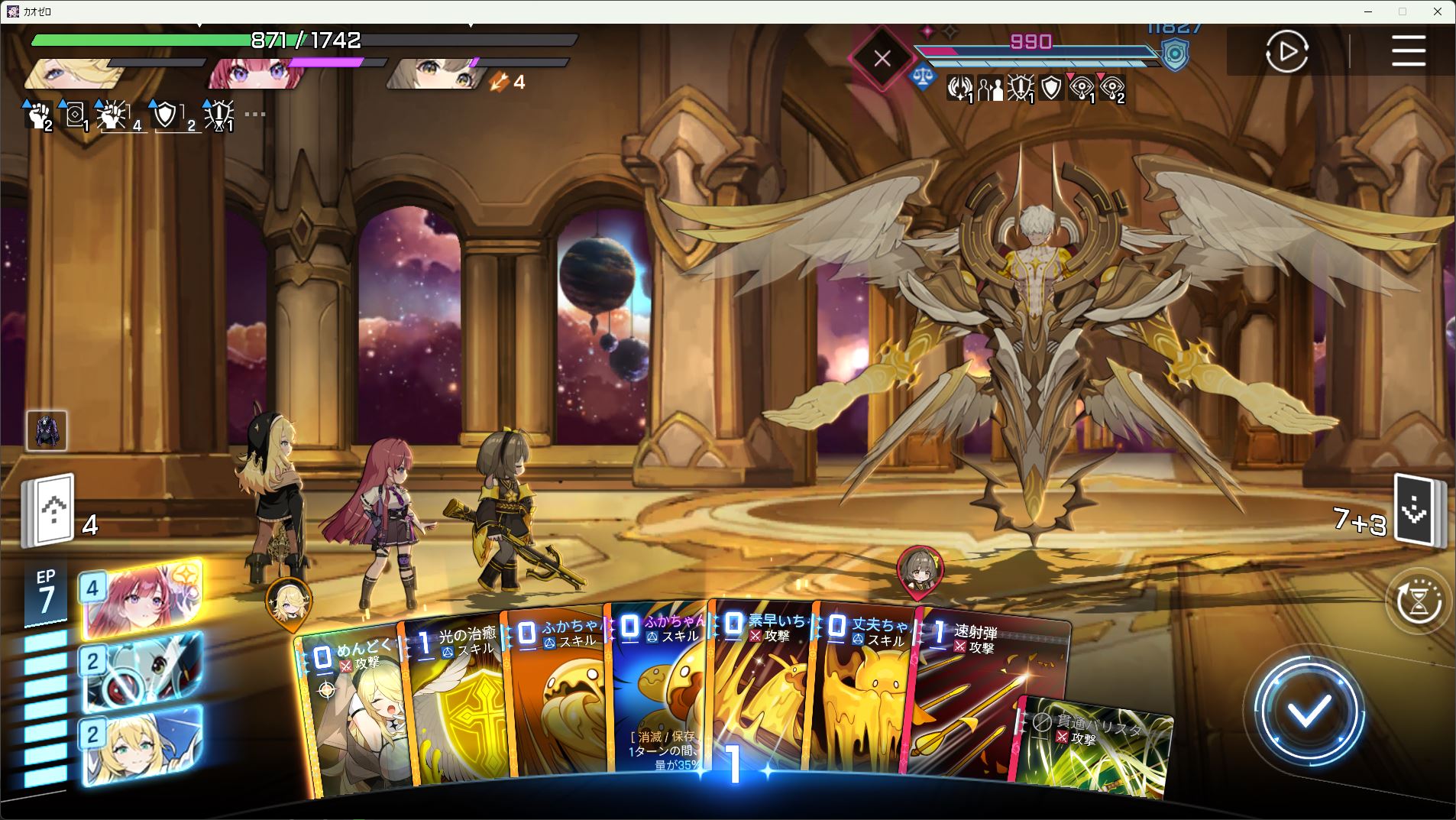This screenshot has height=820, width=1456.
Task: Inspect the purple armor item icon
Action: coord(47,430)
